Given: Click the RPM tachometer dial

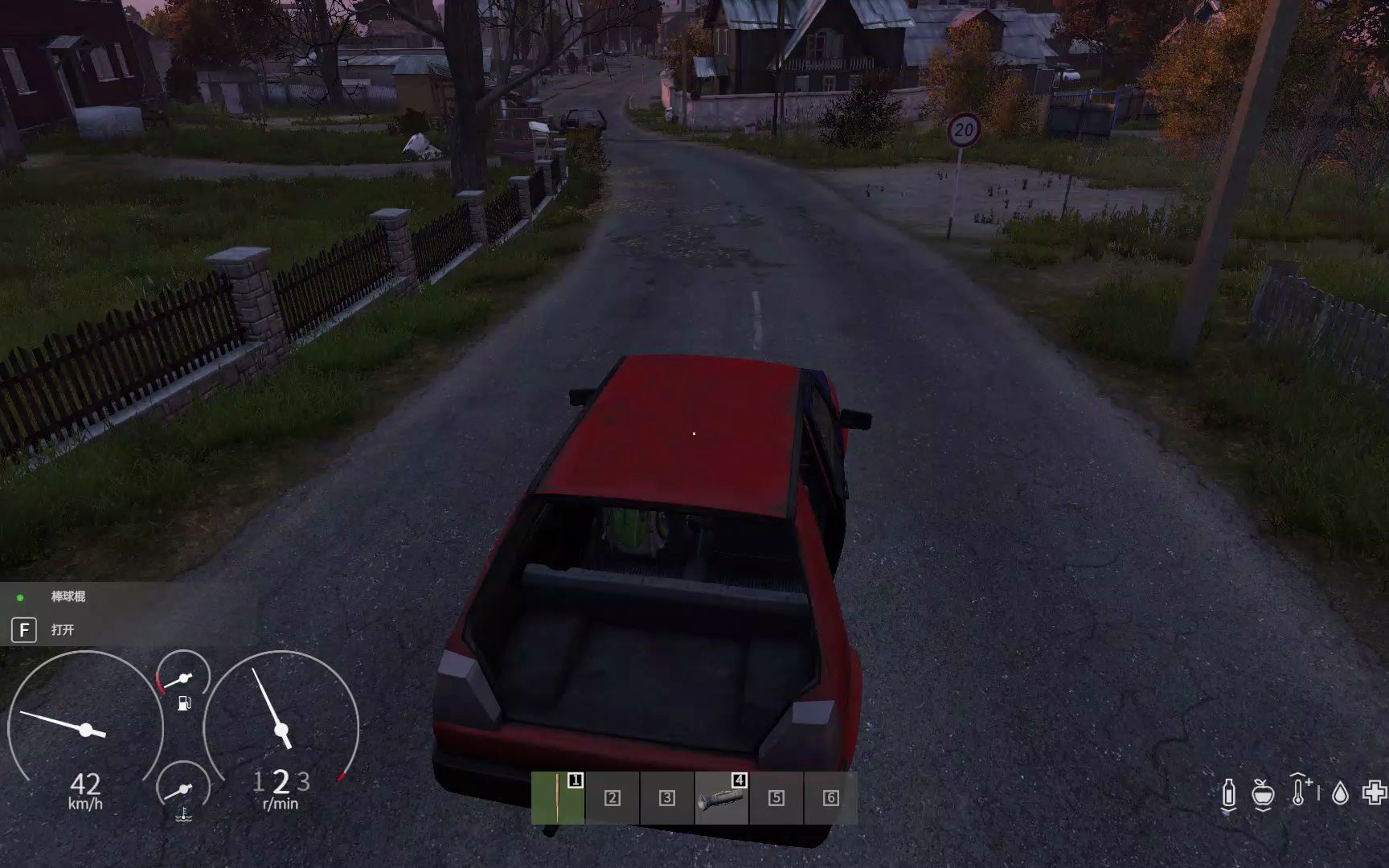Looking at the screenshot, I should (x=281, y=727).
